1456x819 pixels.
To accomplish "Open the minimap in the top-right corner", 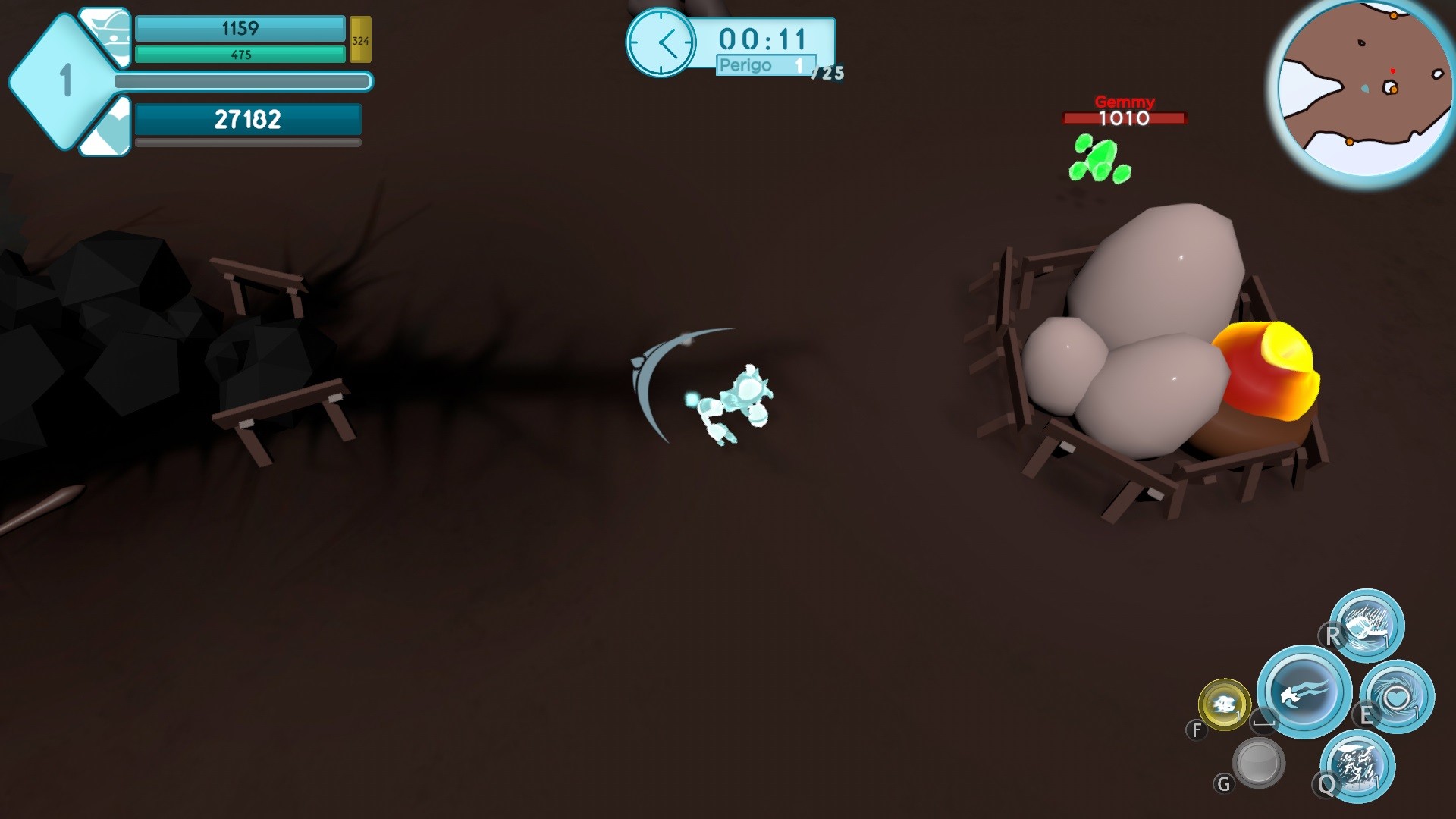I will [1365, 87].
